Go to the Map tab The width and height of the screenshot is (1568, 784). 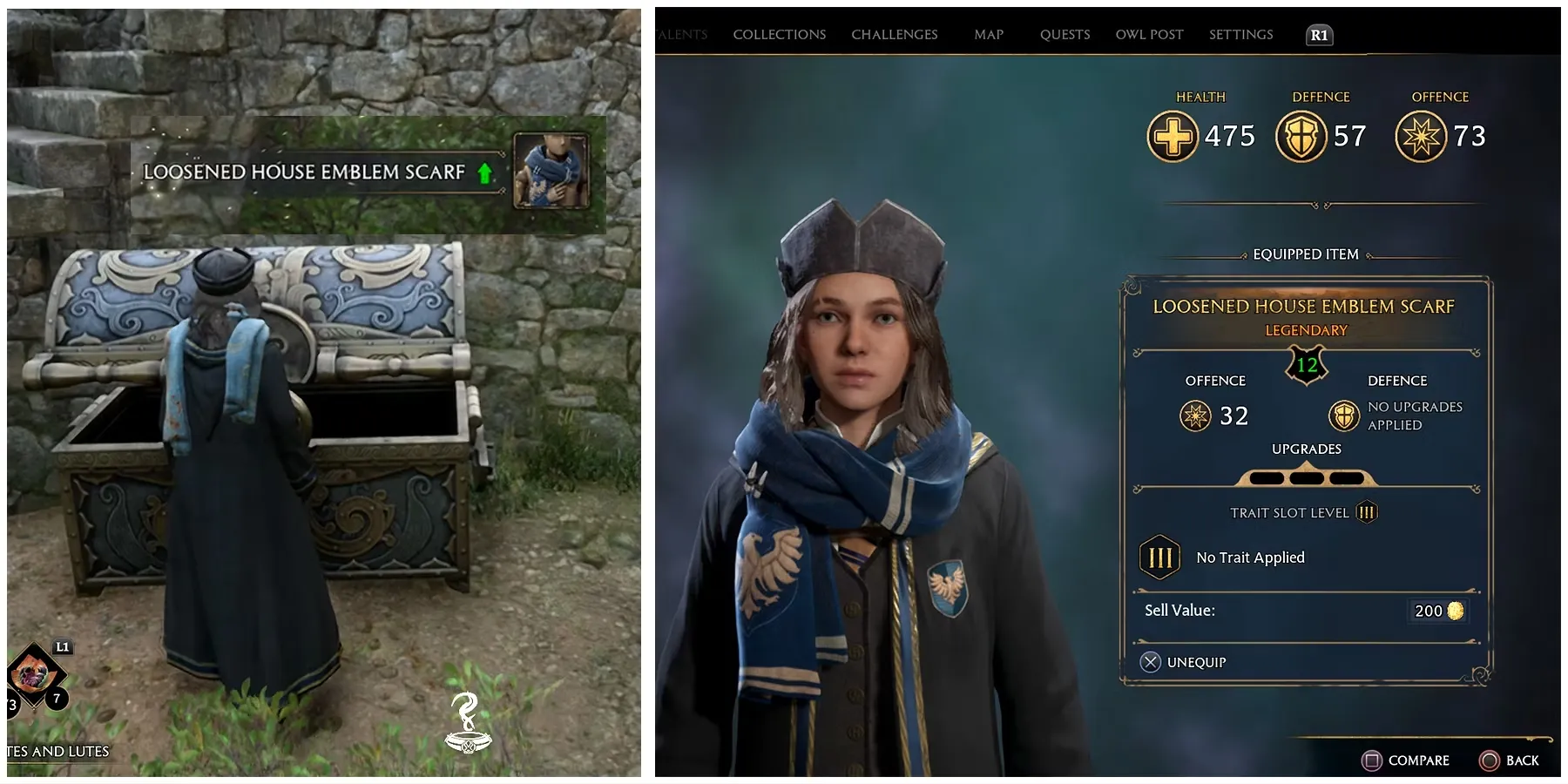click(989, 35)
